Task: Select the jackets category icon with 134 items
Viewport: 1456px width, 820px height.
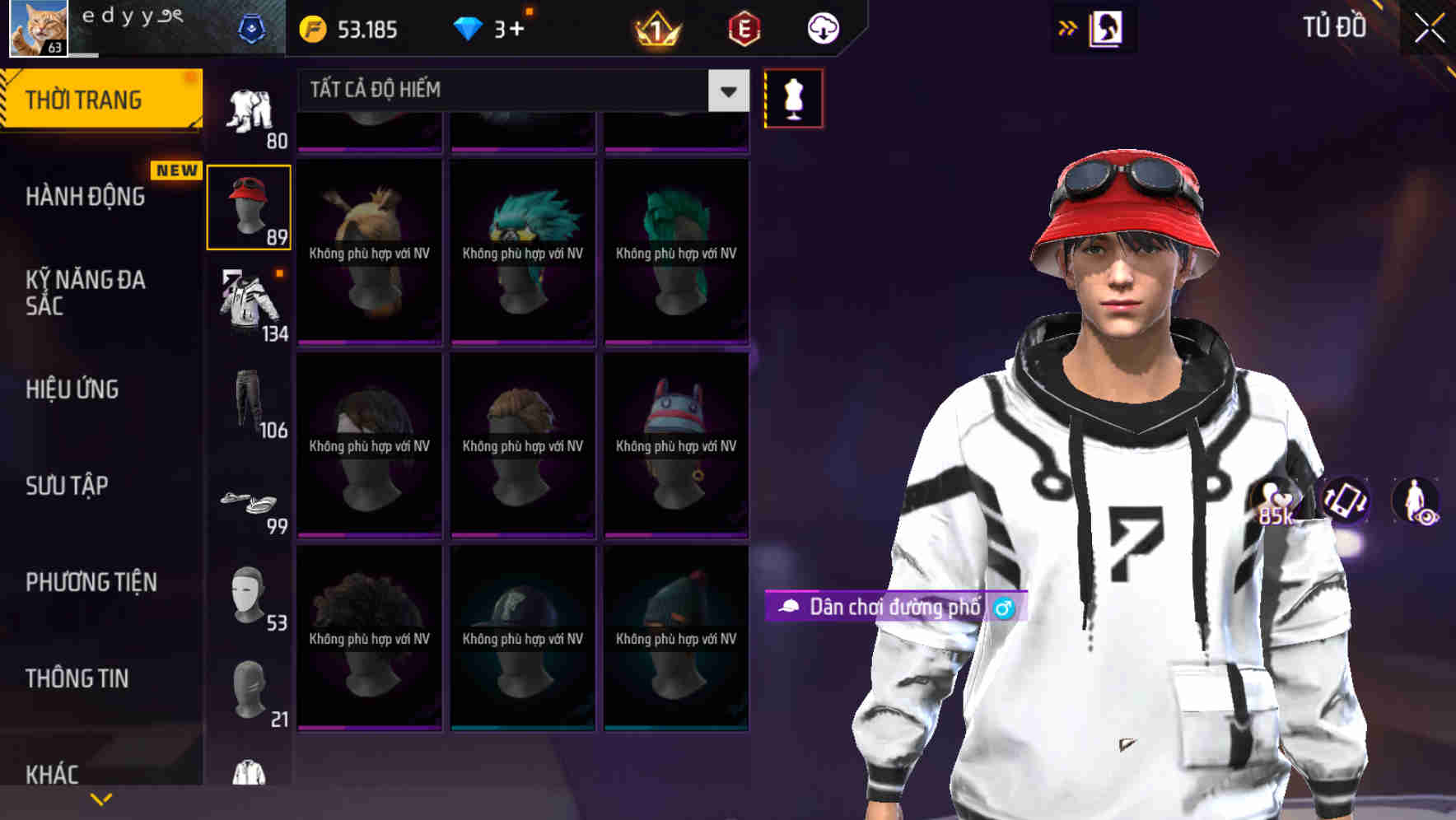Action: pos(247,305)
